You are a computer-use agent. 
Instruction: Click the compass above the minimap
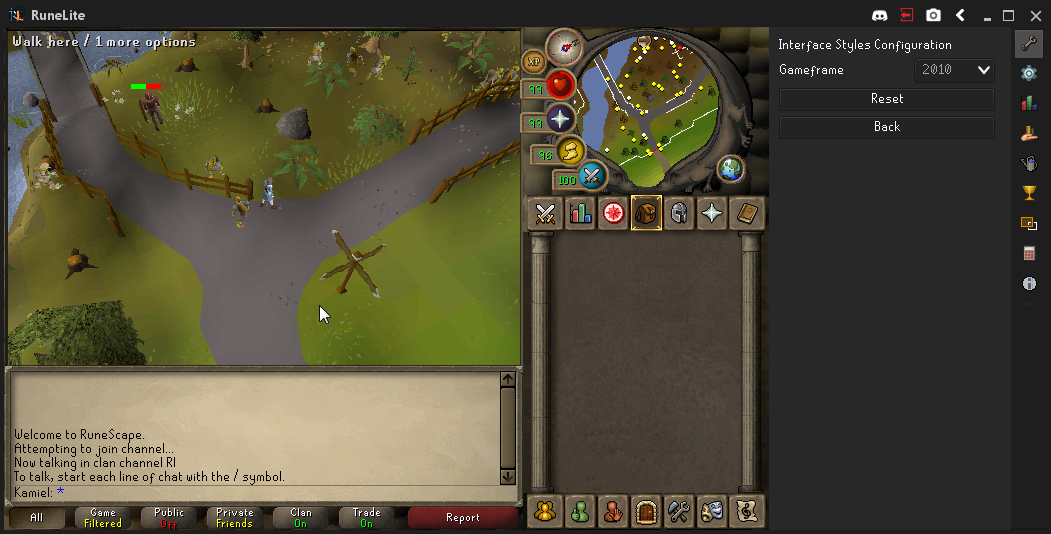tap(565, 46)
